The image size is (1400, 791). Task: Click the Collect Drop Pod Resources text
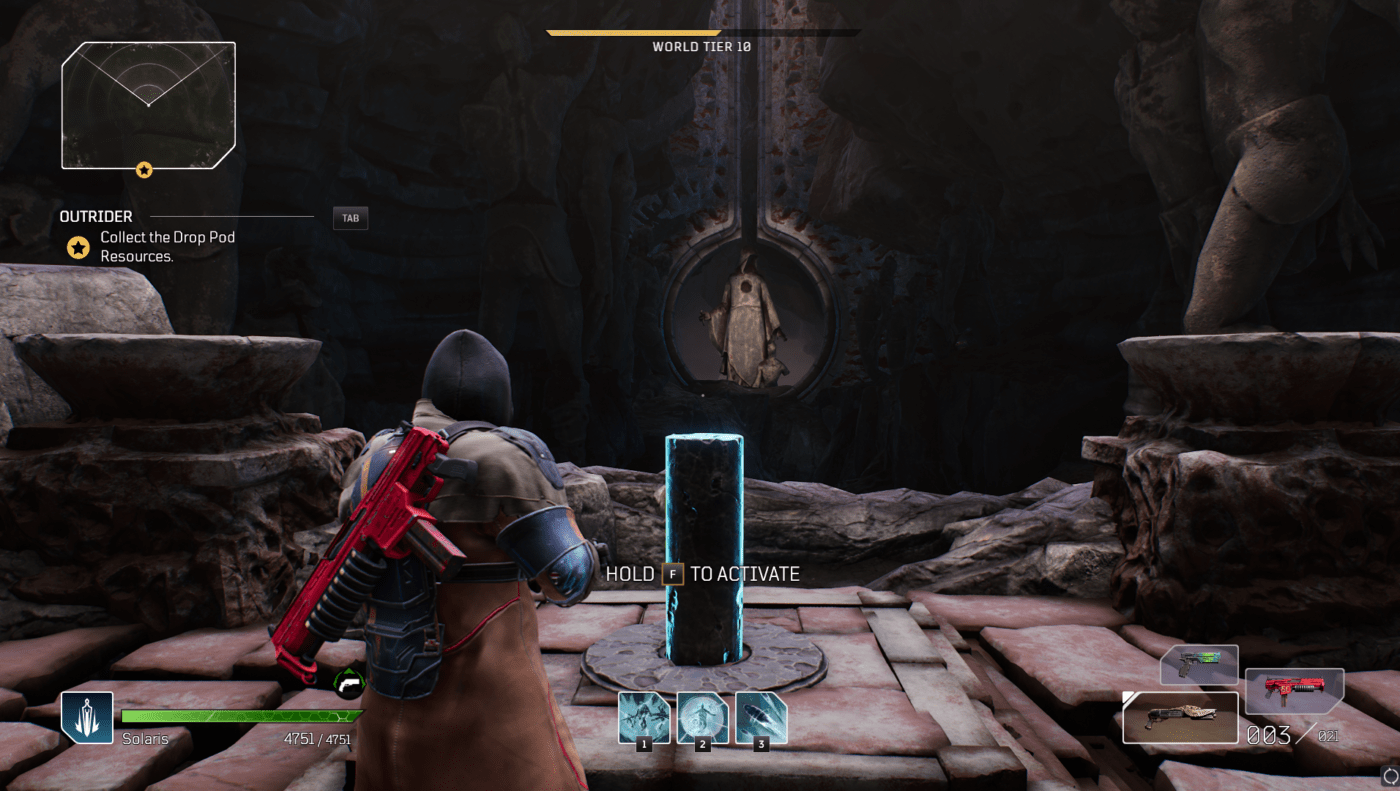(165, 246)
